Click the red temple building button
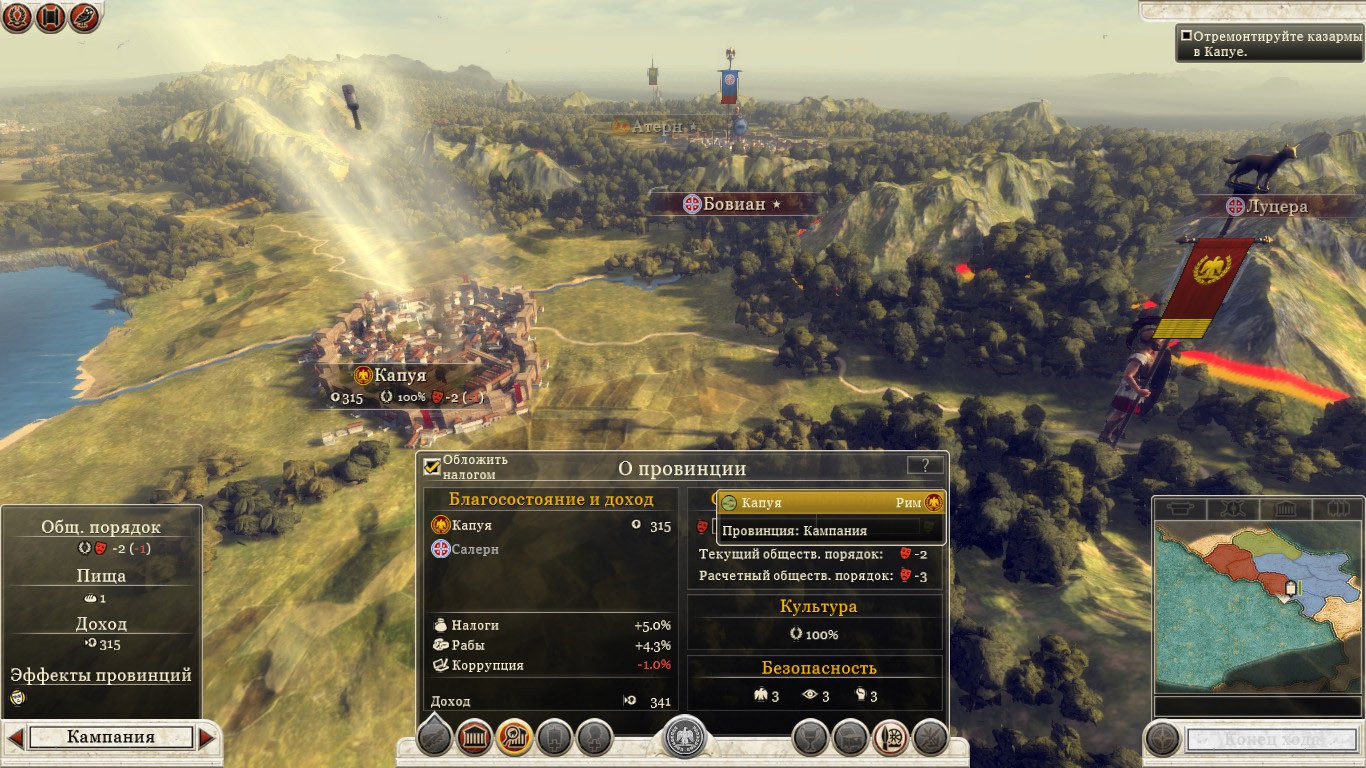 pos(475,738)
